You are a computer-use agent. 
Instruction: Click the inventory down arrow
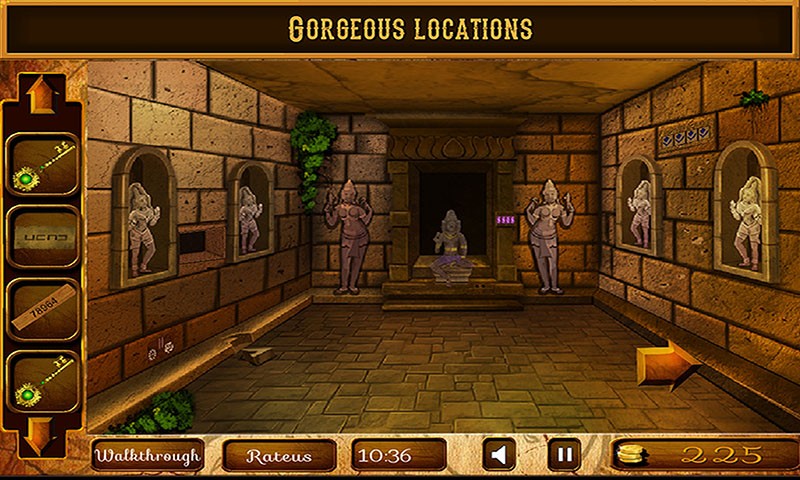[x=42, y=434]
